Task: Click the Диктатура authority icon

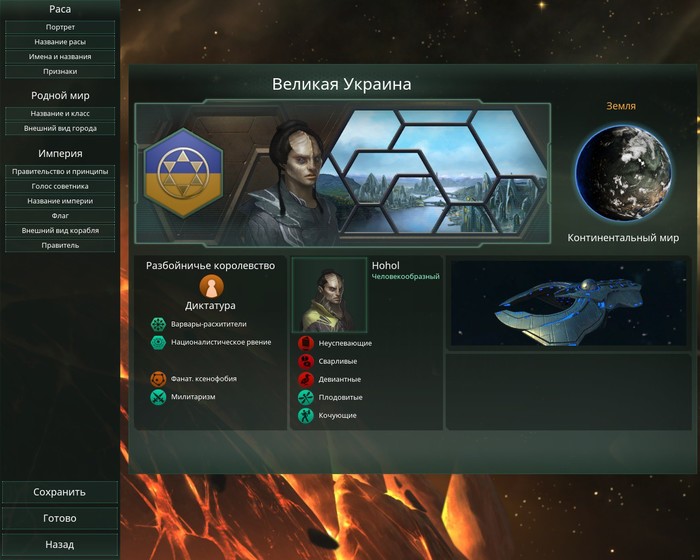Action: pyautogui.click(x=211, y=287)
